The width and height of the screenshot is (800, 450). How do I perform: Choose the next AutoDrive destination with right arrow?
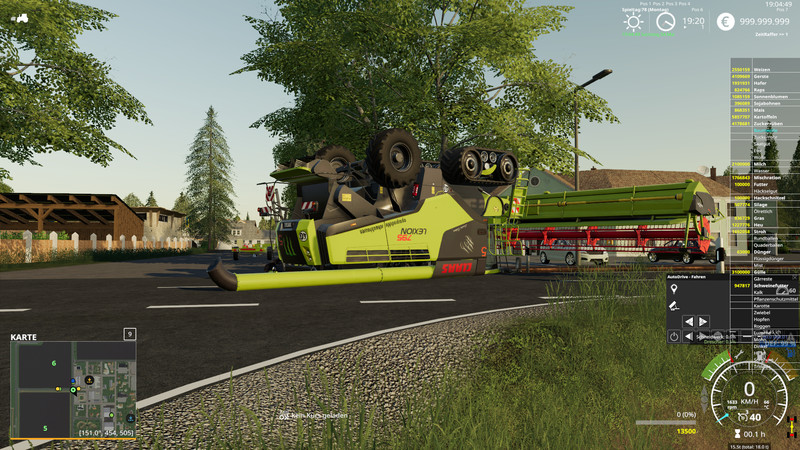703,322
